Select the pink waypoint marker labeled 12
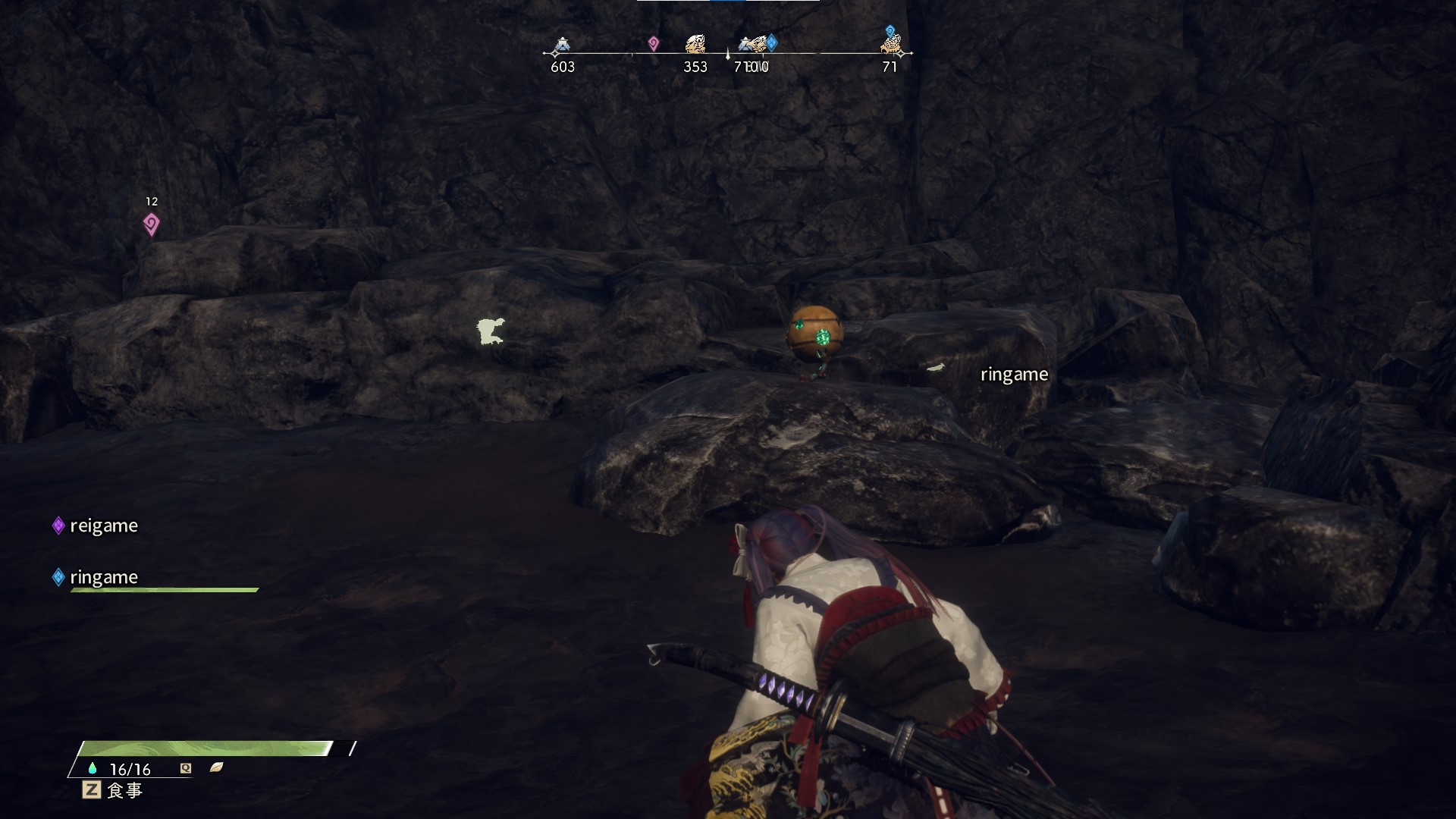 tap(151, 224)
